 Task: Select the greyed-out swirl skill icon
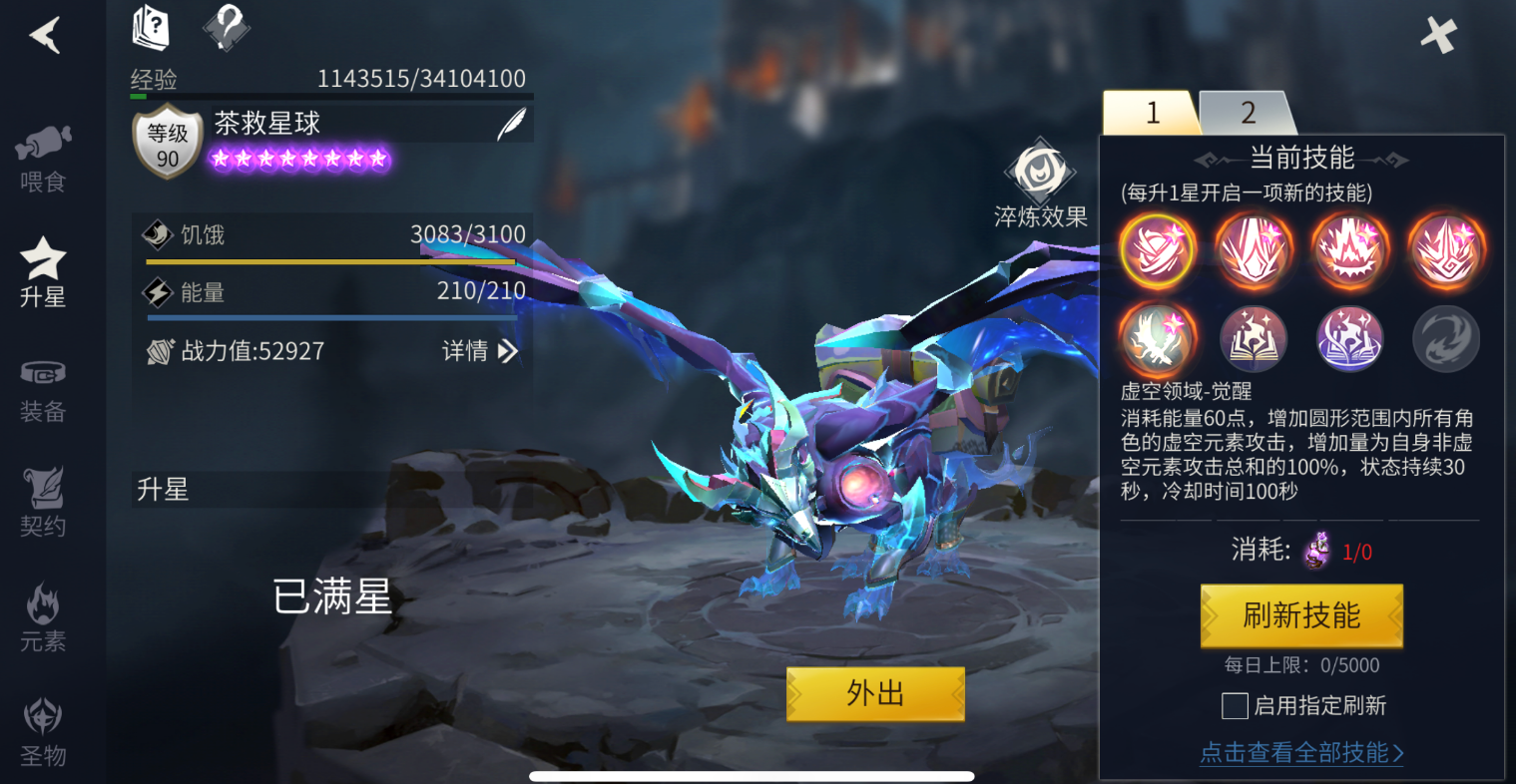point(1445,339)
